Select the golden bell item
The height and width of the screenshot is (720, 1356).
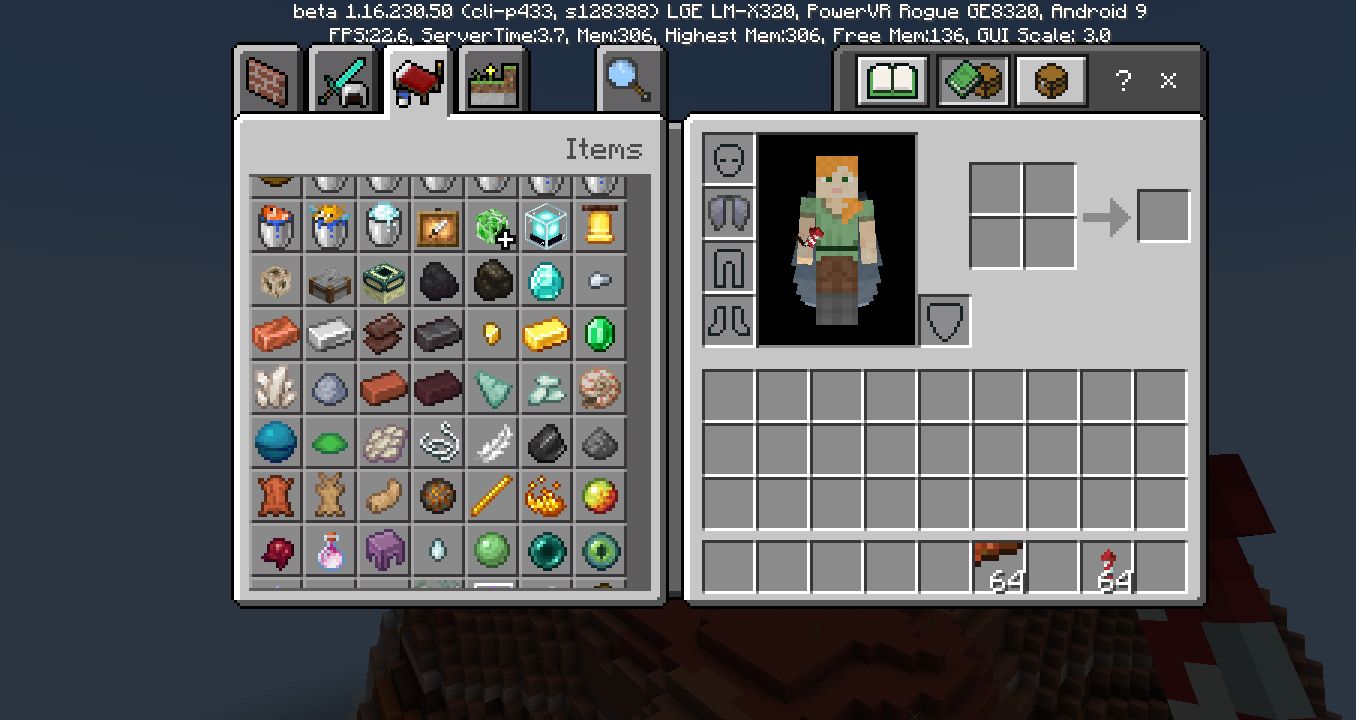pyautogui.click(x=600, y=226)
